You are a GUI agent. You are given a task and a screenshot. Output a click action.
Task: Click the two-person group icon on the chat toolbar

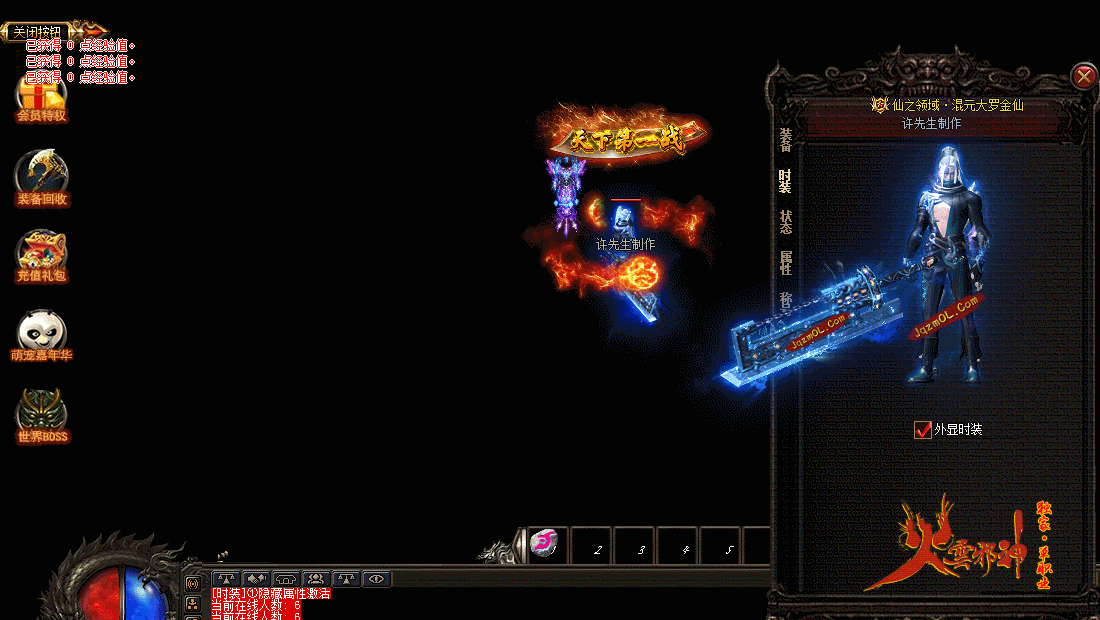(x=316, y=578)
